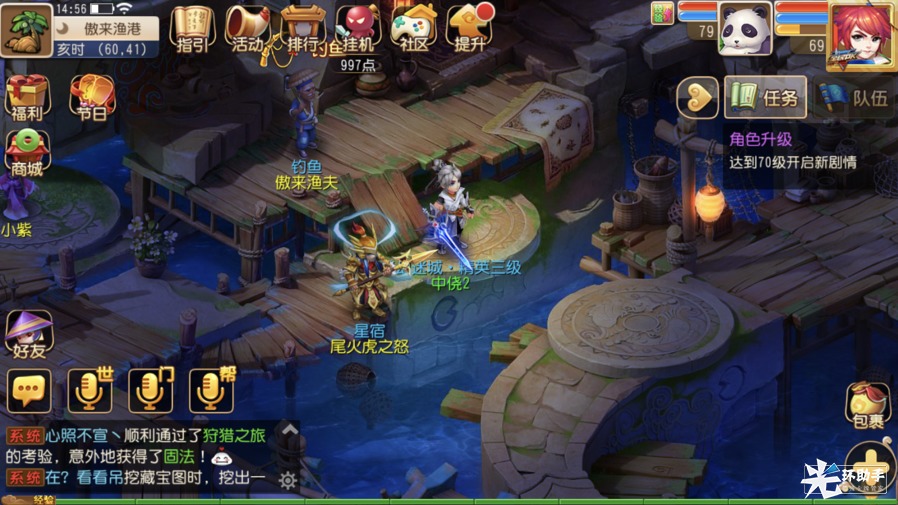Tap the 帮 guild voice microphone
Viewport: 898px width, 505px height.
click(211, 391)
